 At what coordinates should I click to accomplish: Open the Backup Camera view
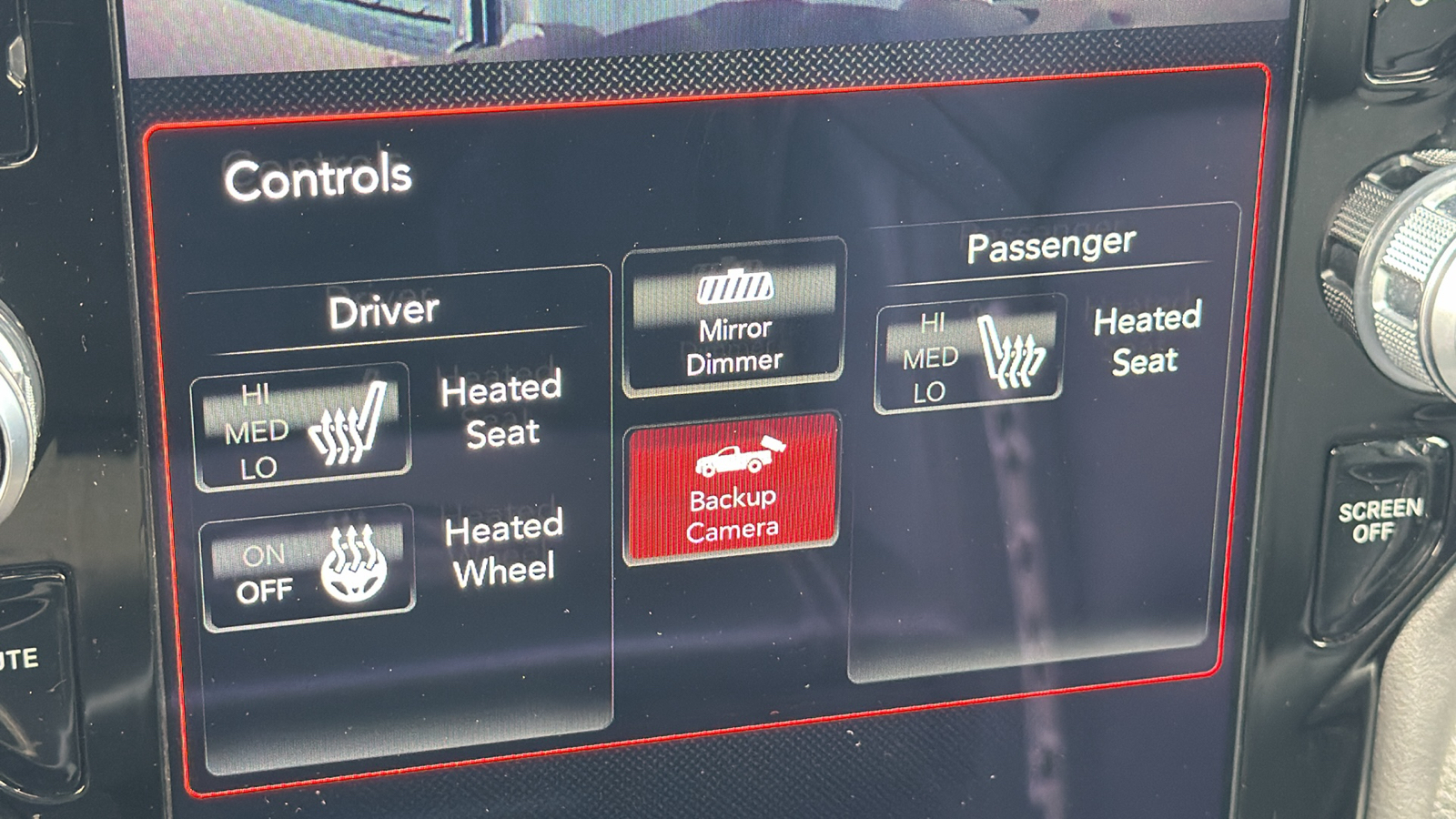(x=732, y=487)
